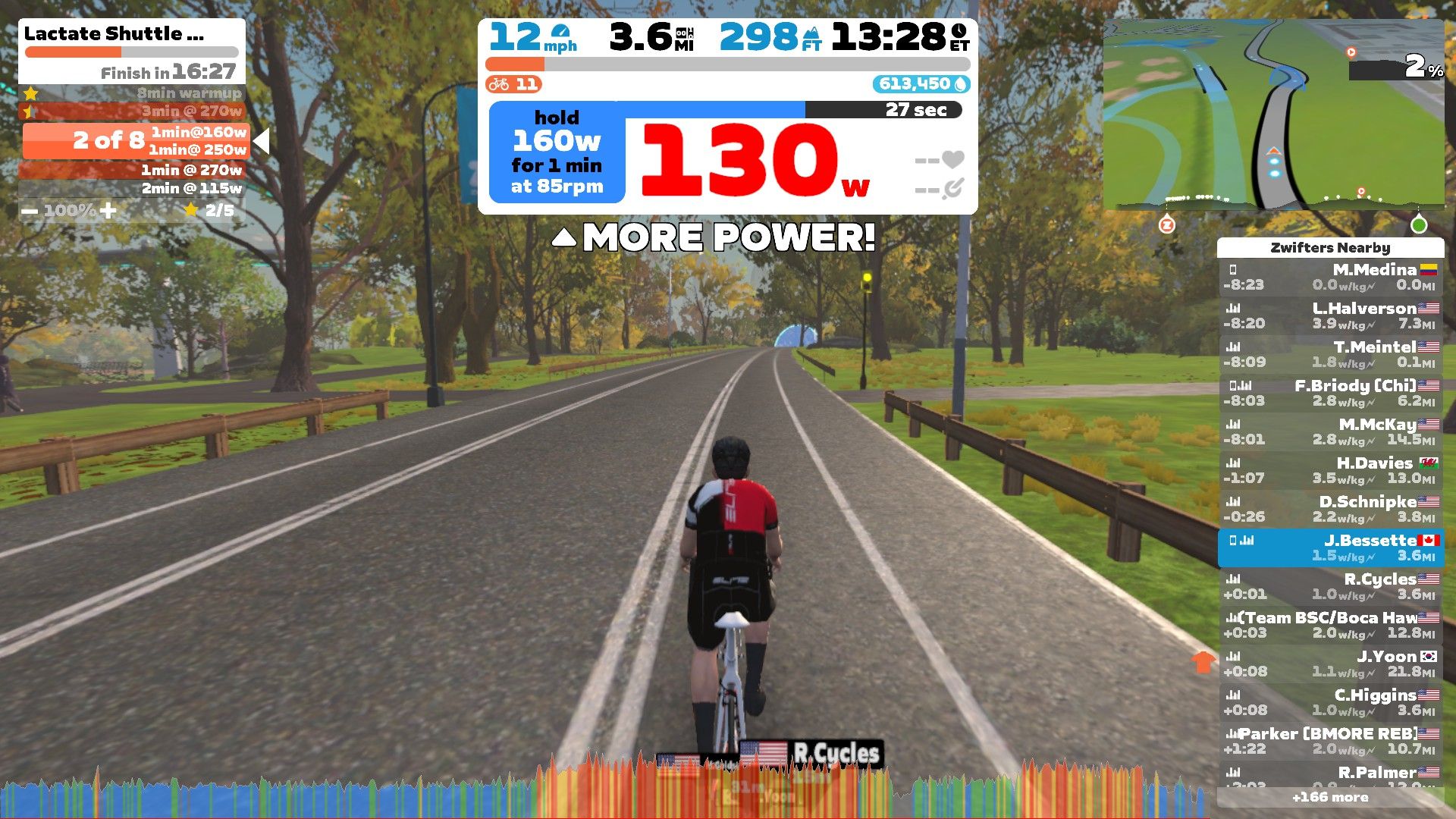This screenshot has width=1456, height=819.
Task: Click the power graph icon beside L.Halverson
Action: (1233, 308)
